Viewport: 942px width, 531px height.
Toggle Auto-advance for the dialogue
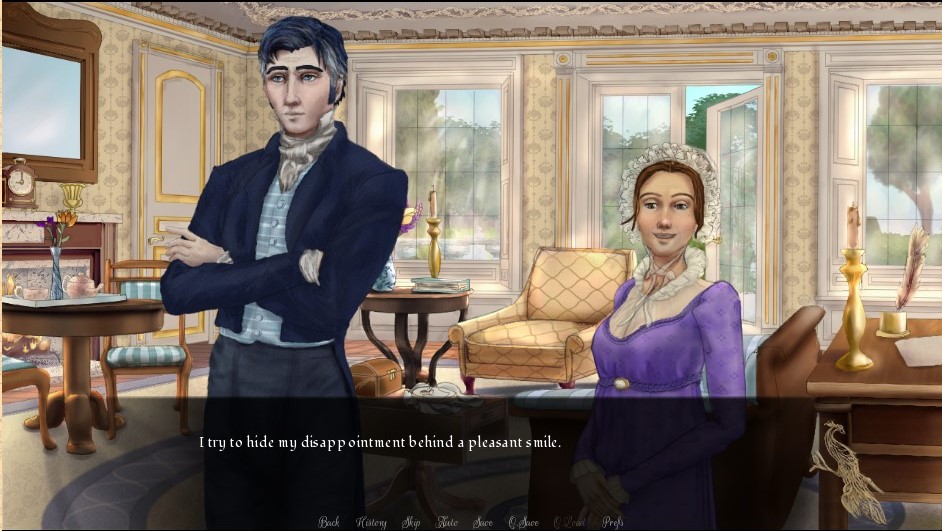447,522
